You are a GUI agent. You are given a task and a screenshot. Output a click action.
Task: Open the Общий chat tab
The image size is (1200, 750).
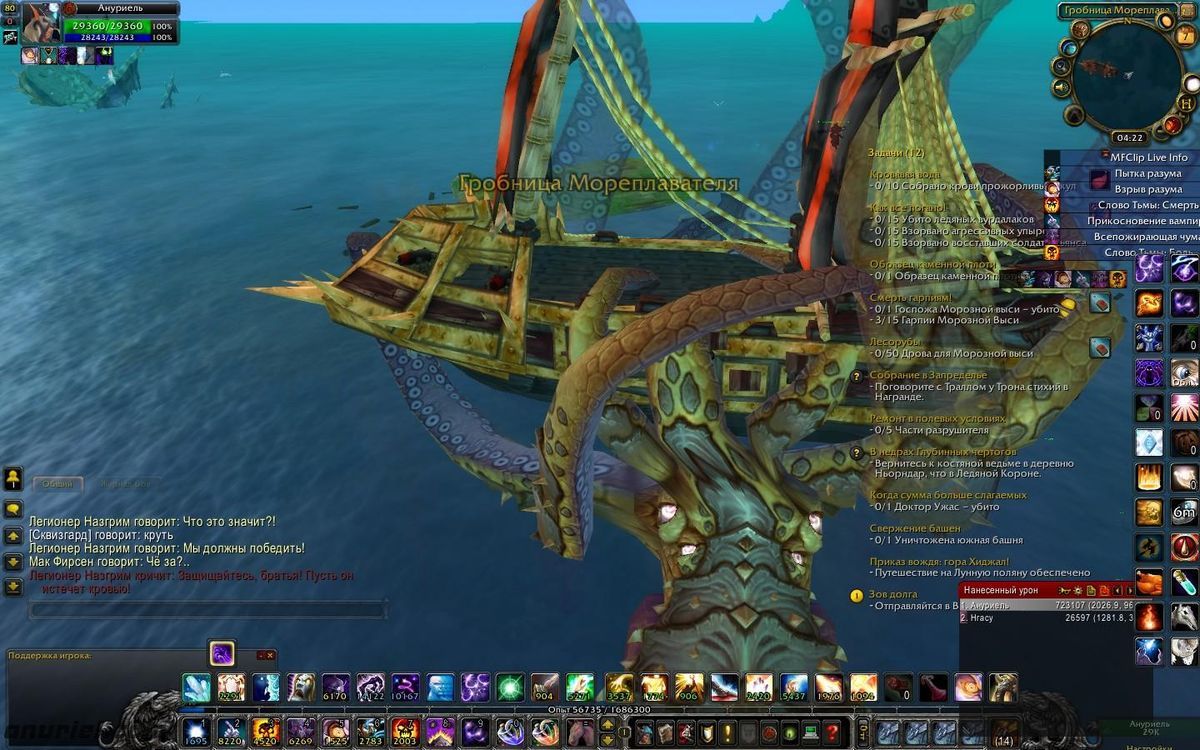coord(57,483)
